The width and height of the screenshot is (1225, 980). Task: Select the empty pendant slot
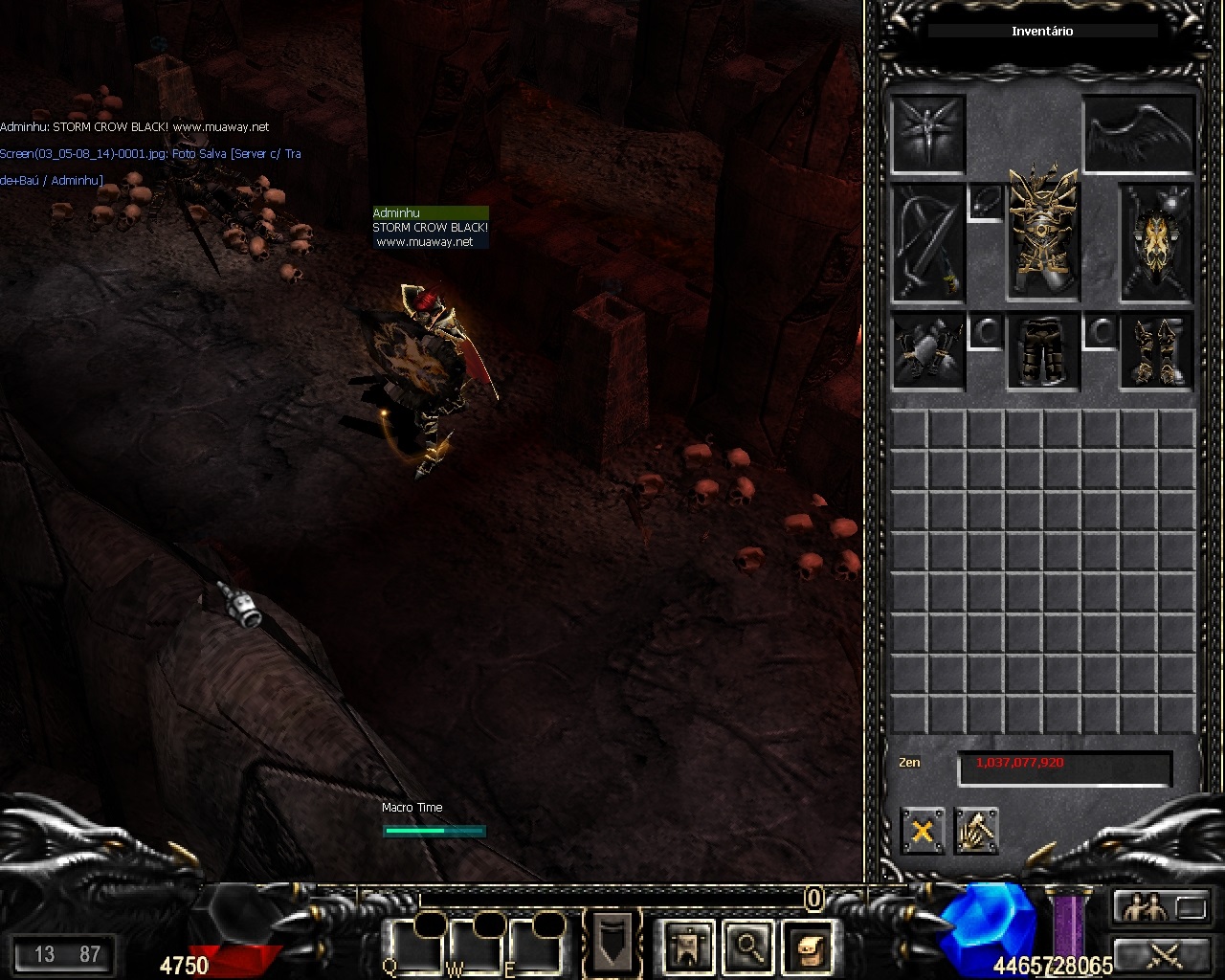[x=986, y=202]
